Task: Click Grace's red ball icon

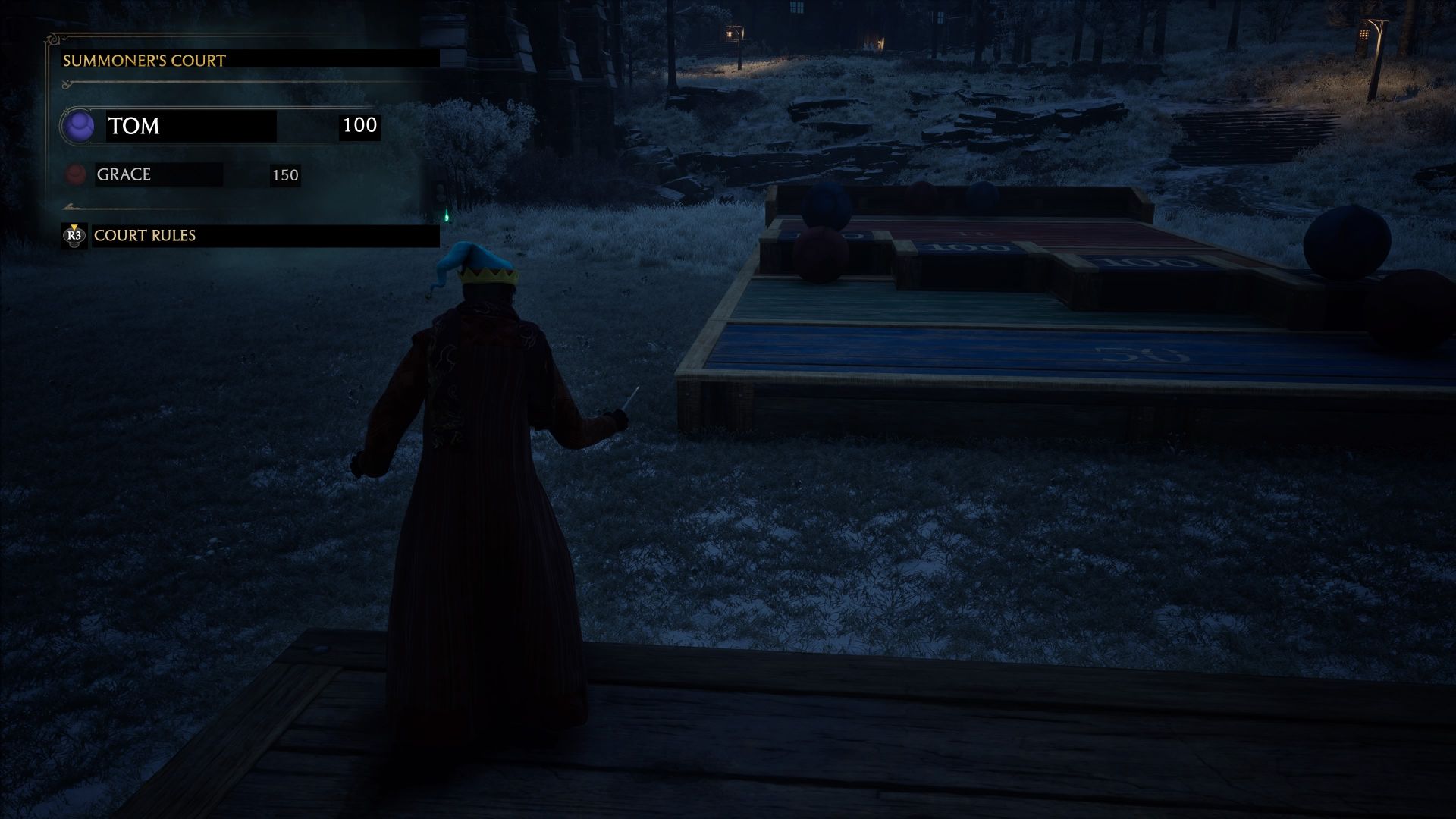Action: 76,175
